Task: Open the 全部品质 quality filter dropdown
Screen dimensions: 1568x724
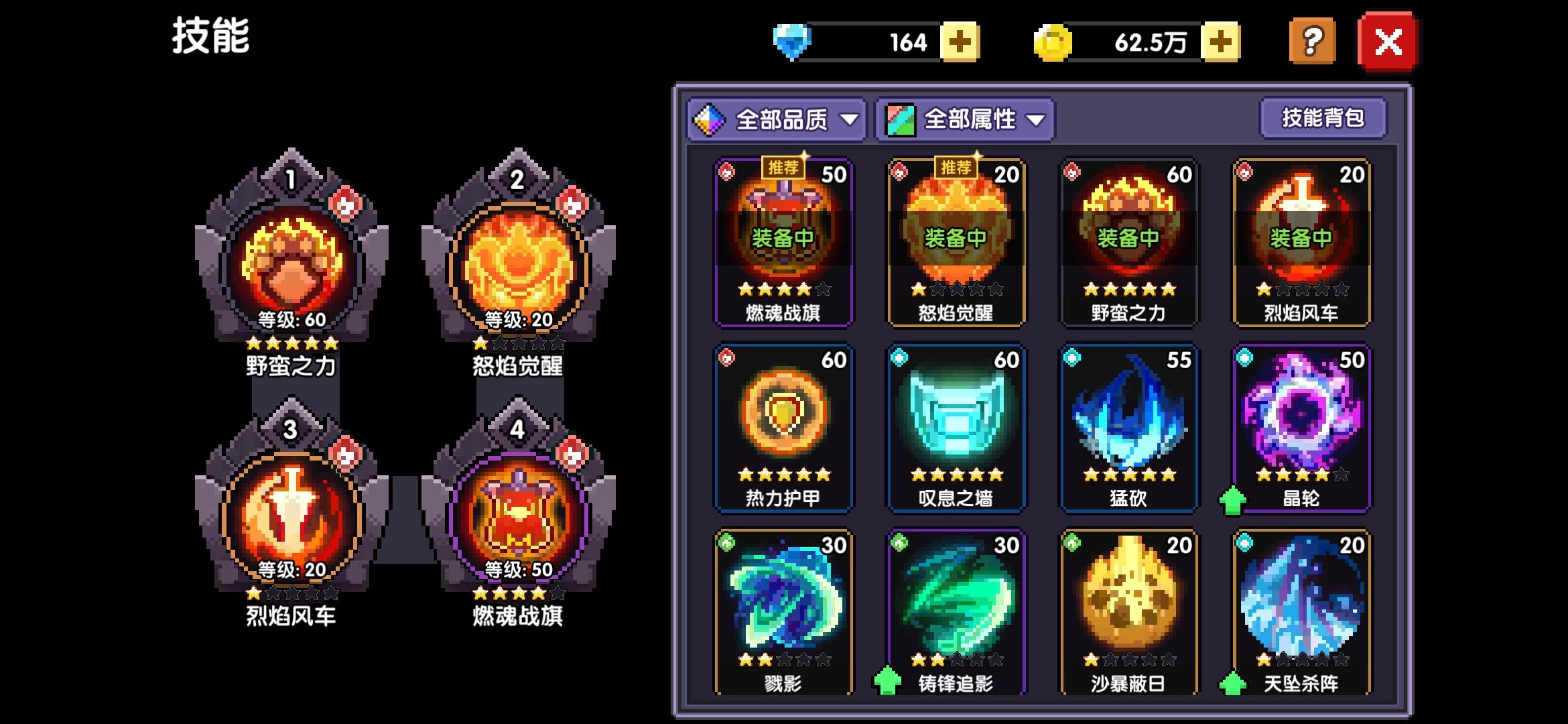Action: pos(777,118)
